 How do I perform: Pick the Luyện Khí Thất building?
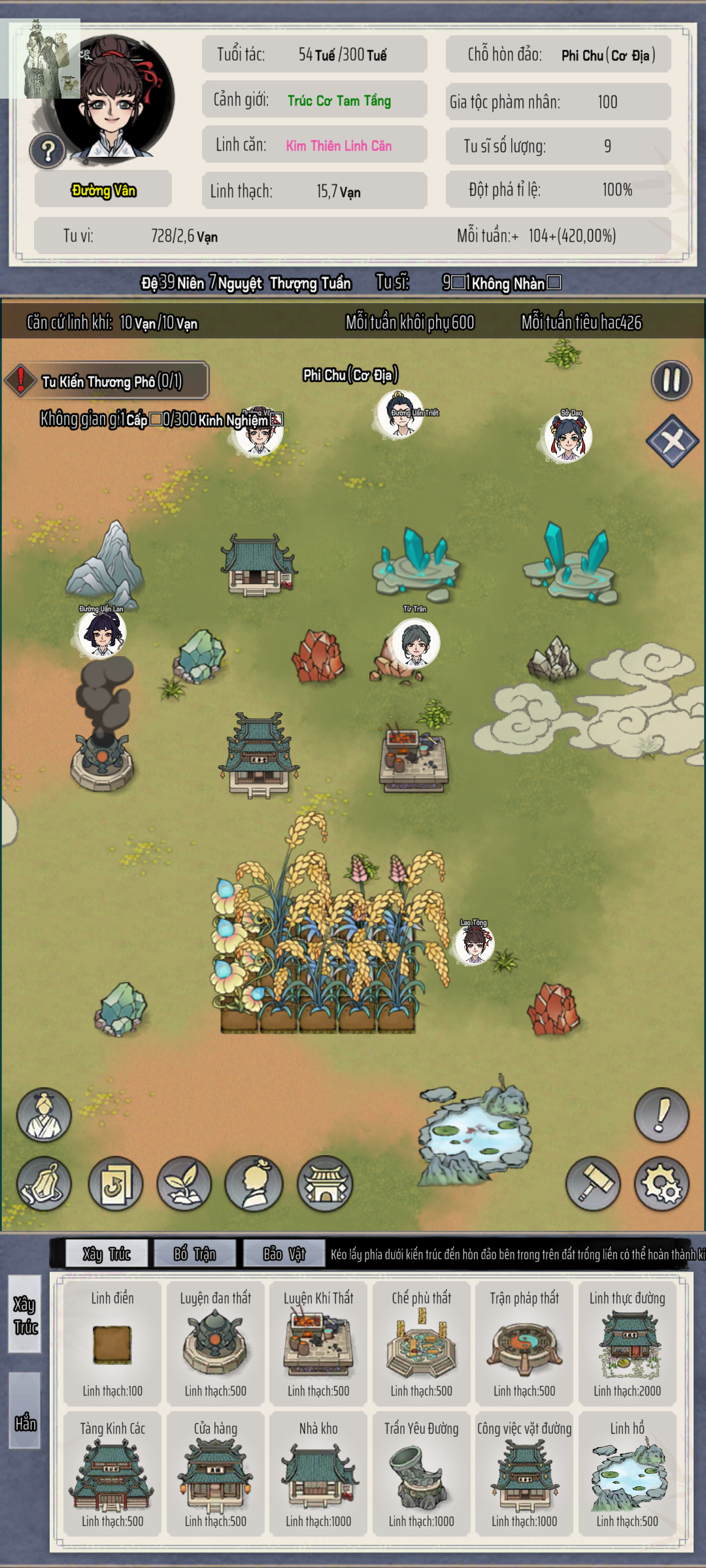pos(318,1343)
